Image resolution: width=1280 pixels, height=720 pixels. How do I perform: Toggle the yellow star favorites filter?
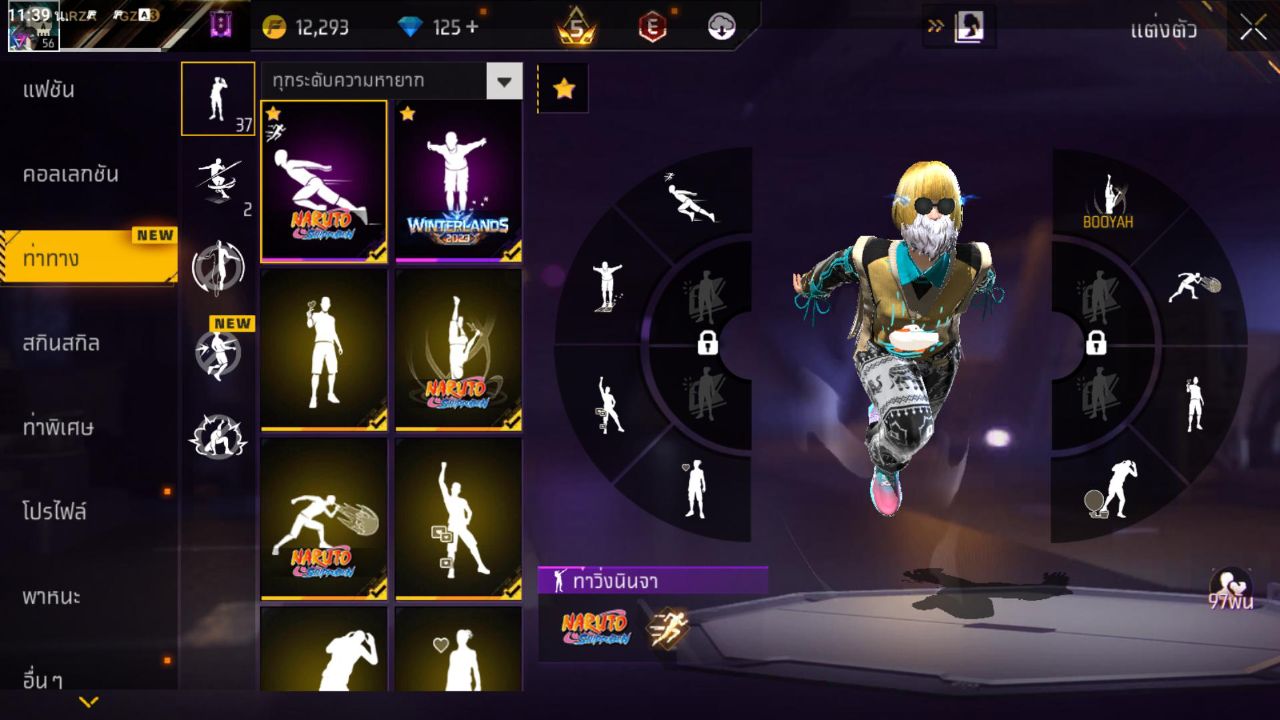tap(565, 88)
